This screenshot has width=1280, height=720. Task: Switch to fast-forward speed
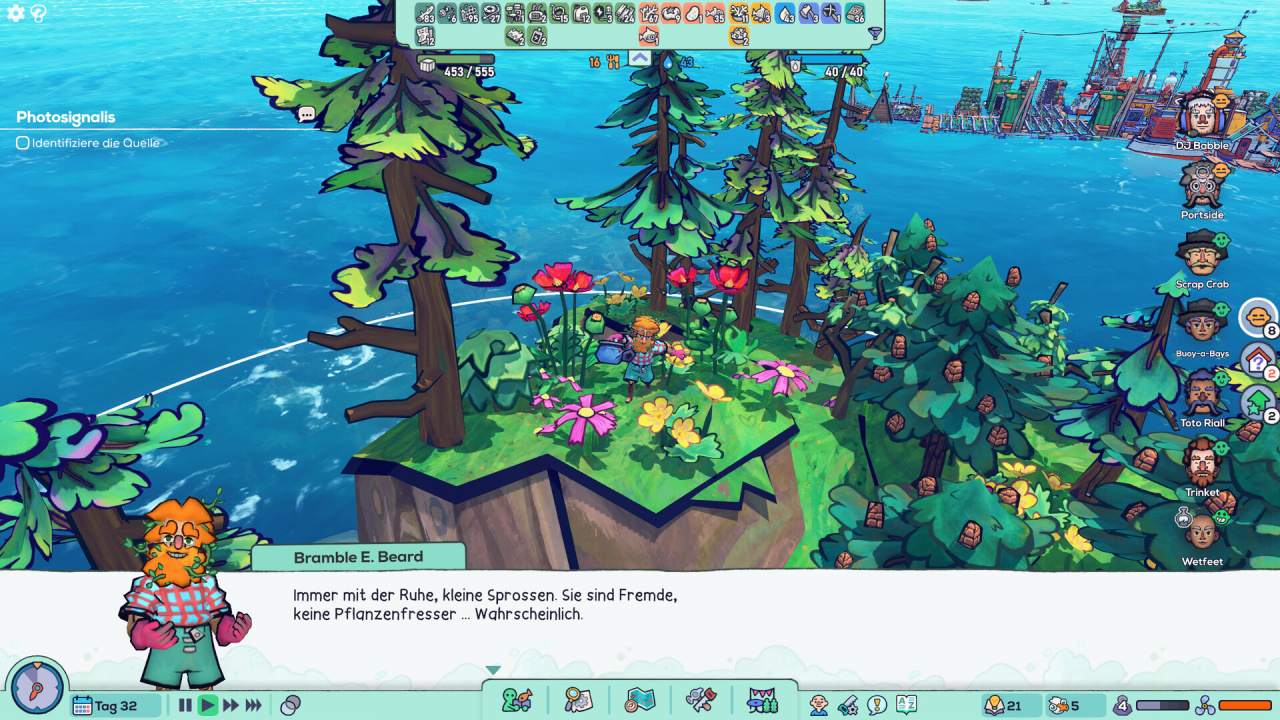(x=231, y=705)
